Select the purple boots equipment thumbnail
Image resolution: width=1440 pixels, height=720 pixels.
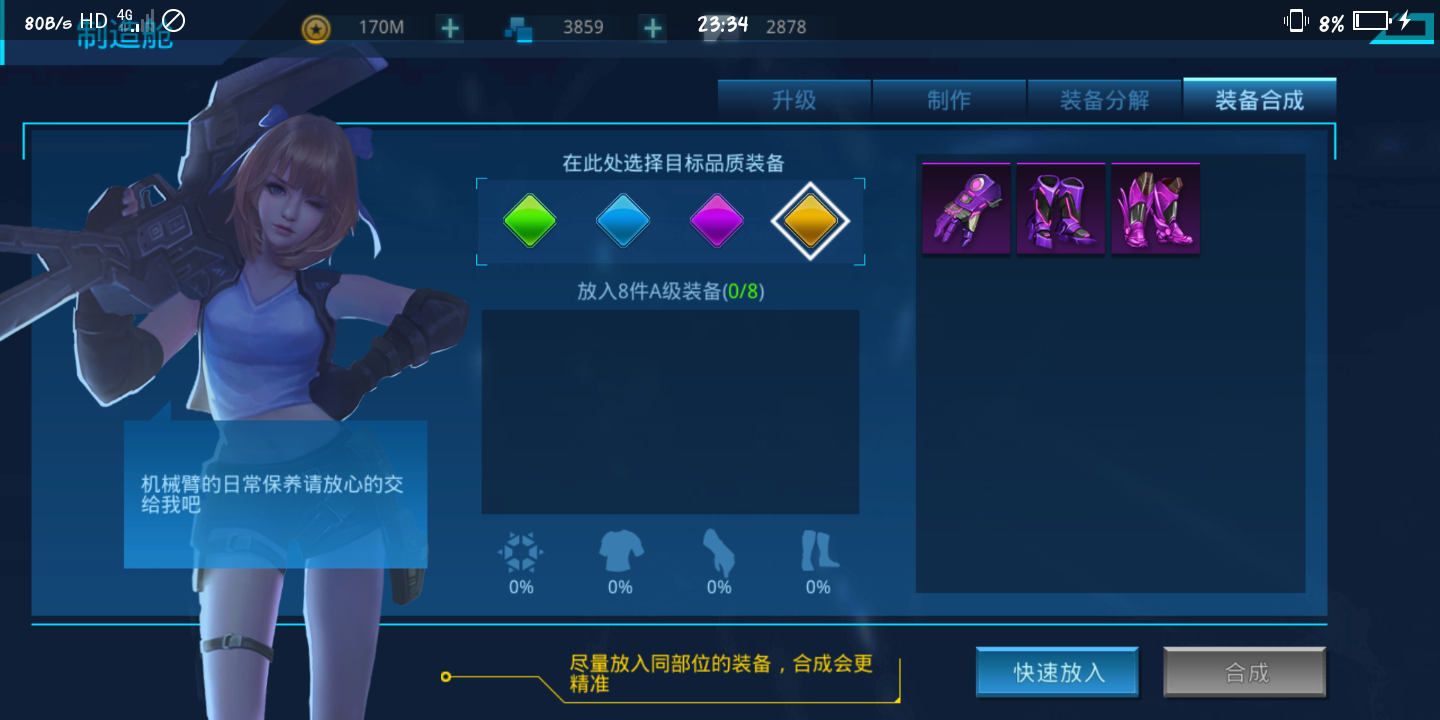[1060, 208]
